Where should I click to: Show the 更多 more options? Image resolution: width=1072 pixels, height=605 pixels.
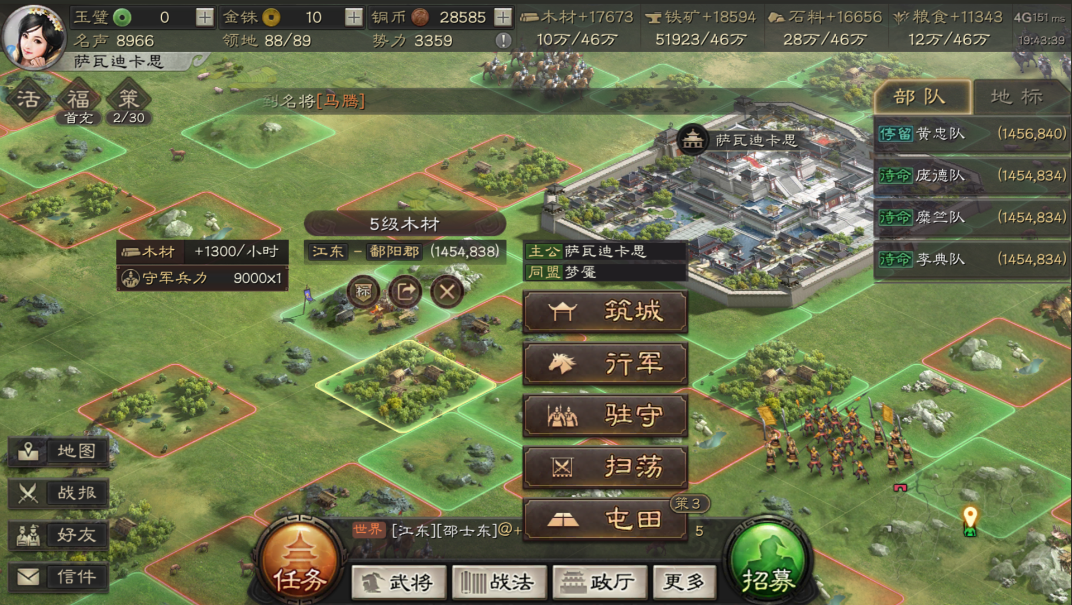pos(685,581)
